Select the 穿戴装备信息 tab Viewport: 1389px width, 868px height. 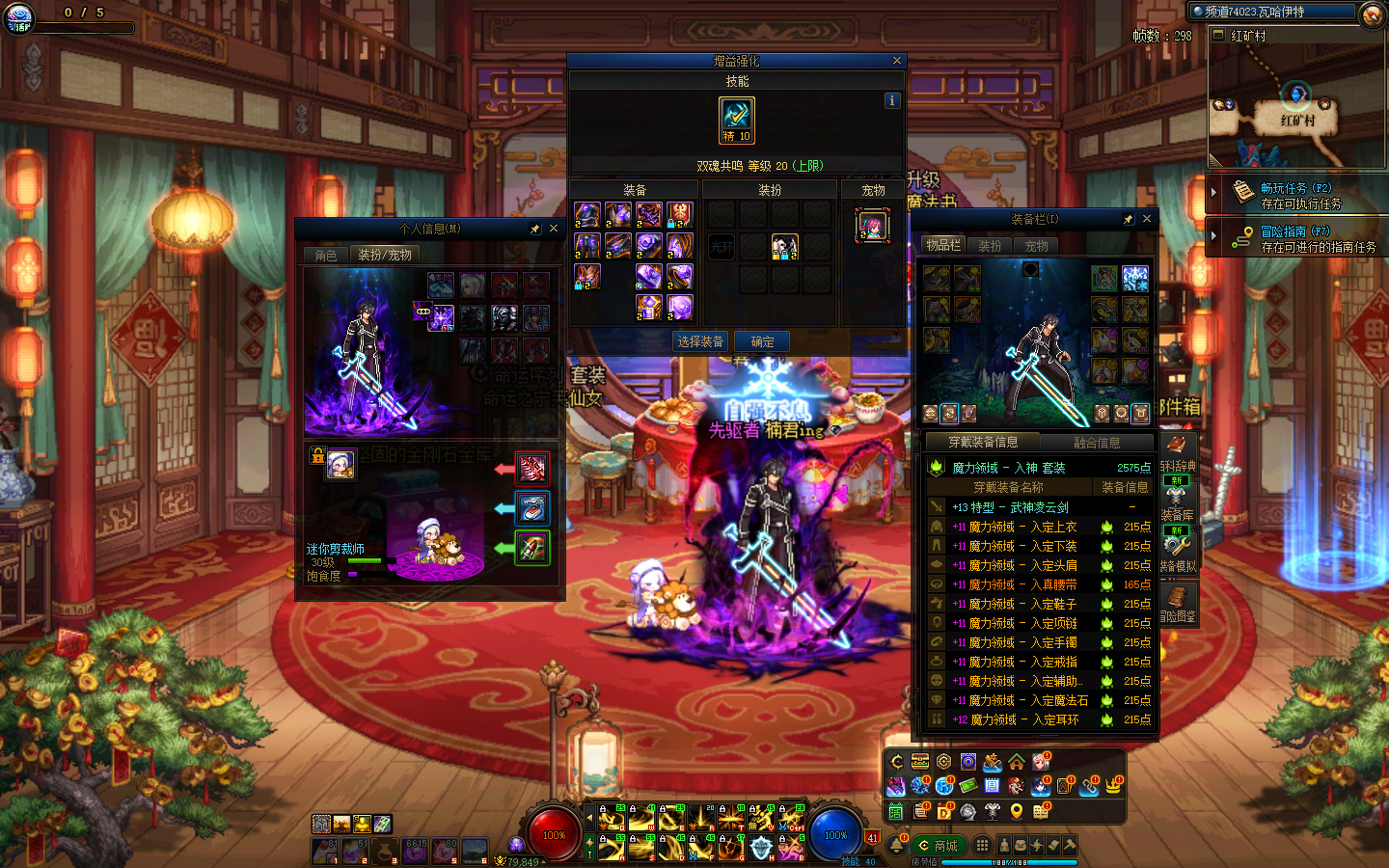click(983, 443)
